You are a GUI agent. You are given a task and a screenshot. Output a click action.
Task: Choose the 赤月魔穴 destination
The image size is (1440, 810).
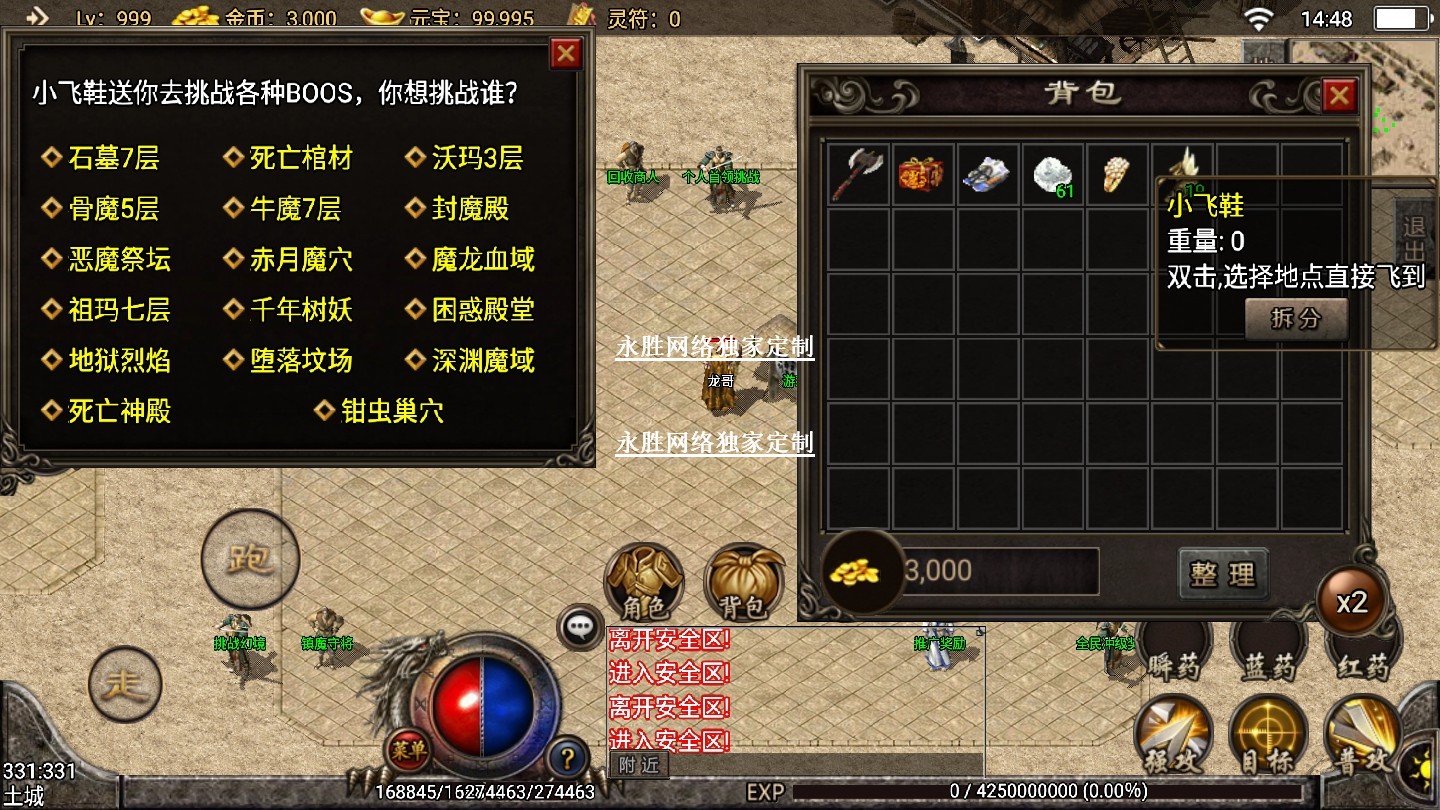click(300, 260)
